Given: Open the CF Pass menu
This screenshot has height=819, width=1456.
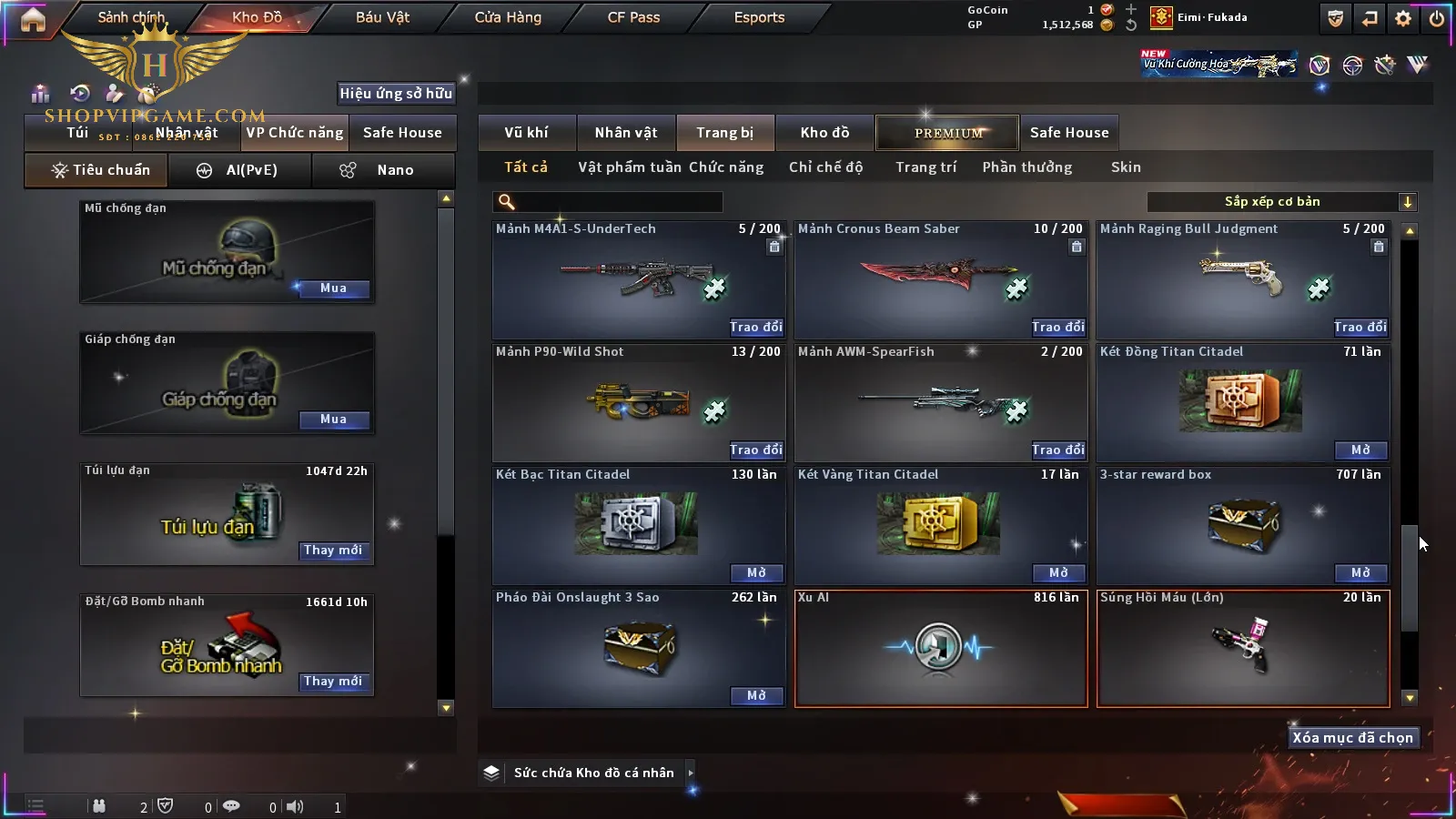Looking at the screenshot, I should [633, 17].
